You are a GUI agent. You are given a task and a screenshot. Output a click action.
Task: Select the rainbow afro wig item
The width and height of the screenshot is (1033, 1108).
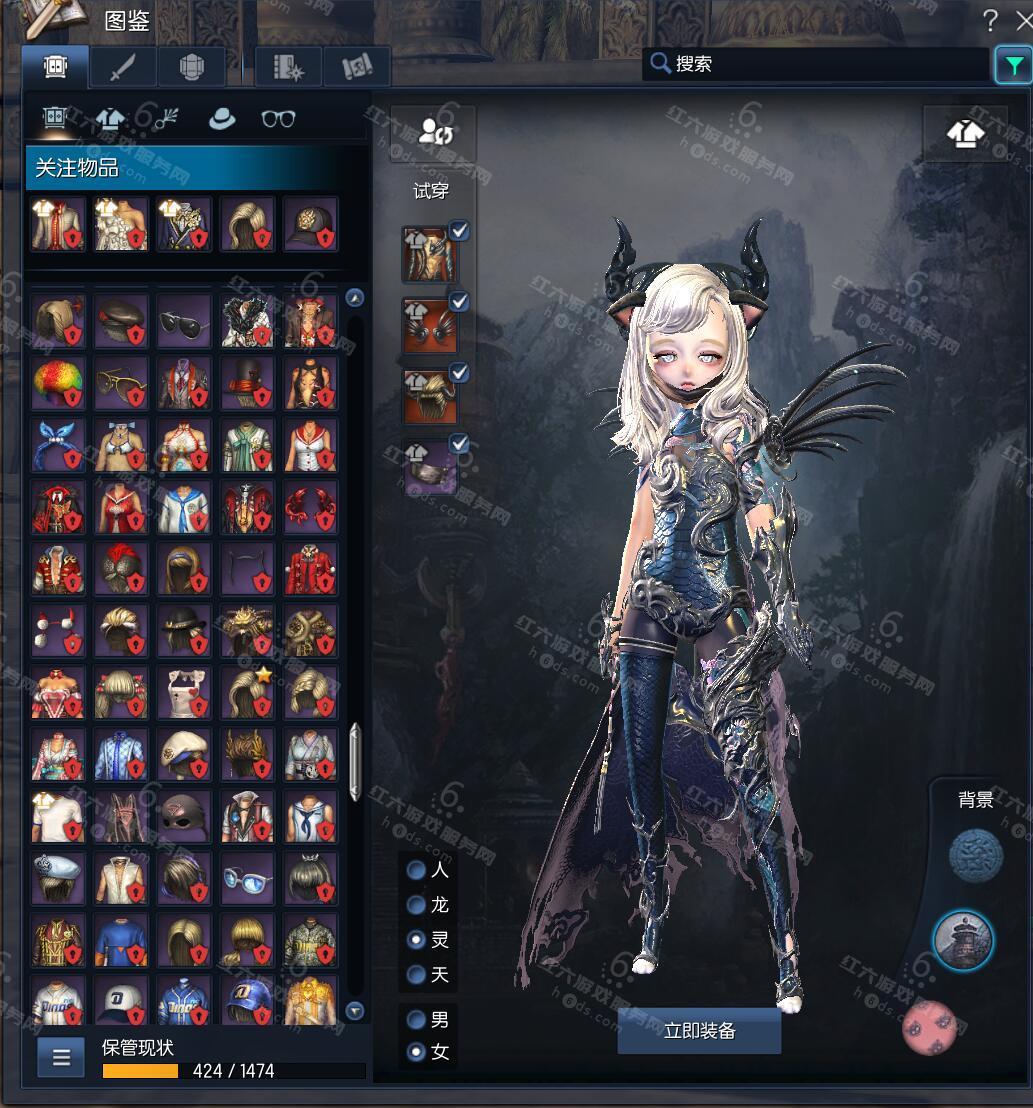tap(58, 383)
